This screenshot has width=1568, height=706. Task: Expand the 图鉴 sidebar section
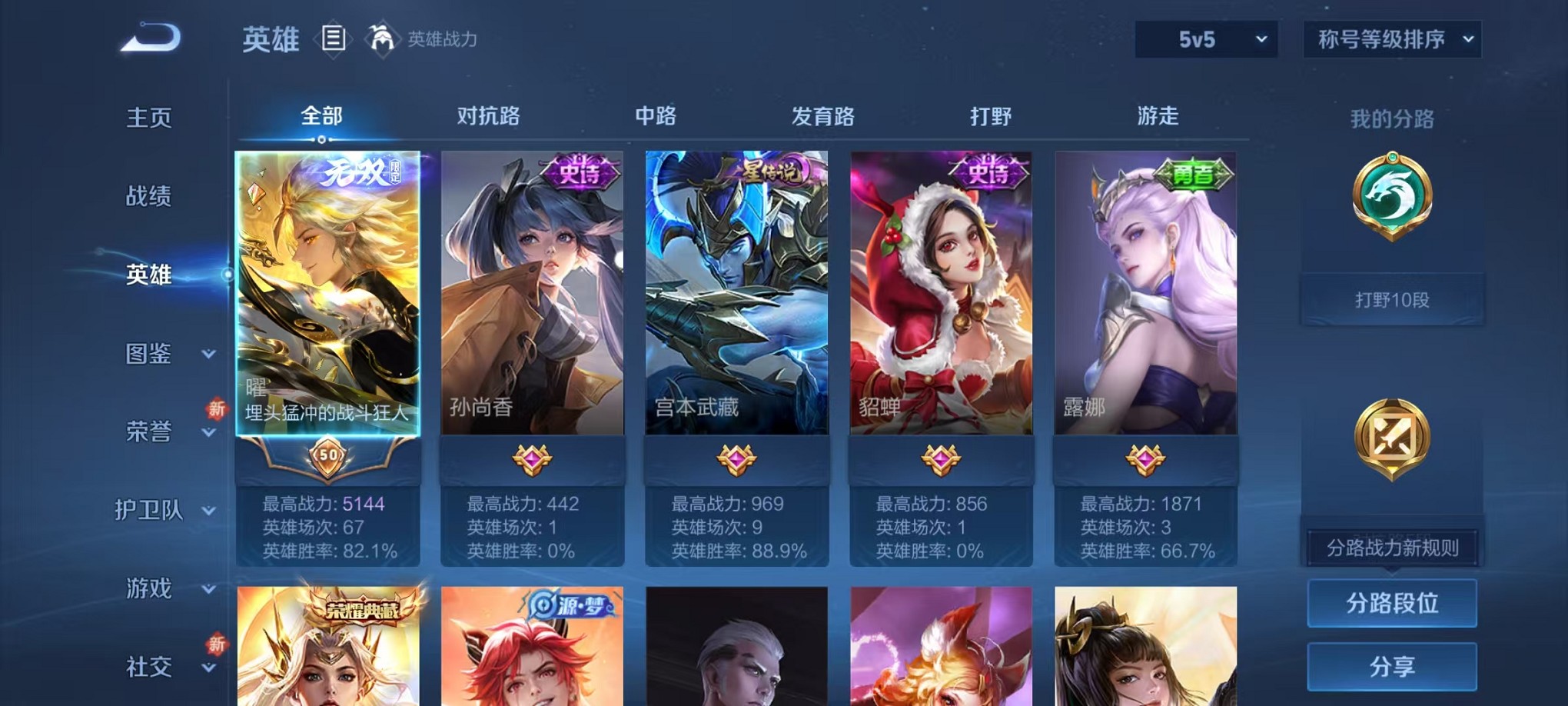[149, 355]
